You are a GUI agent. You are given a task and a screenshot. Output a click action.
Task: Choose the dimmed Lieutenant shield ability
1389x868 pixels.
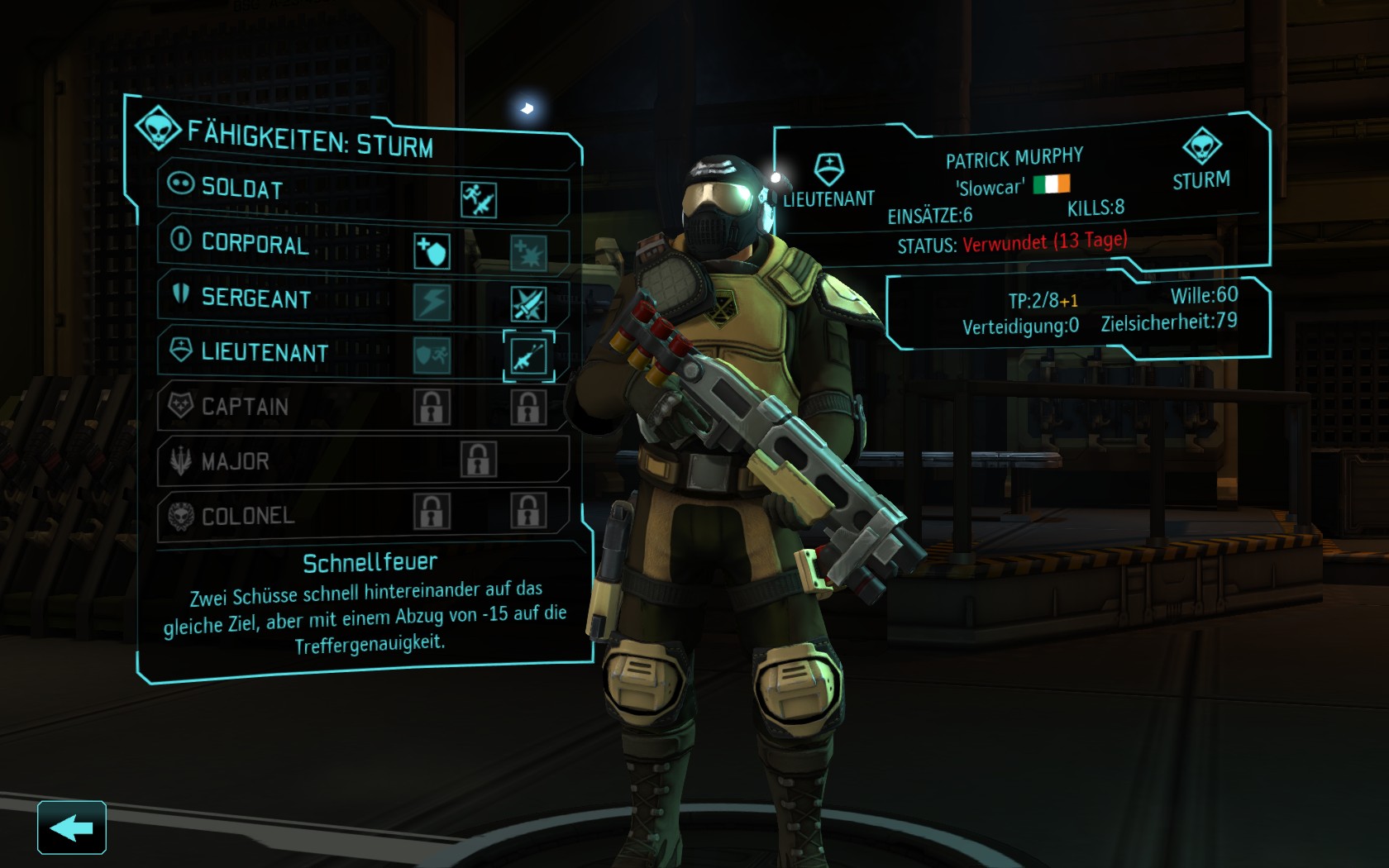click(432, 355)
